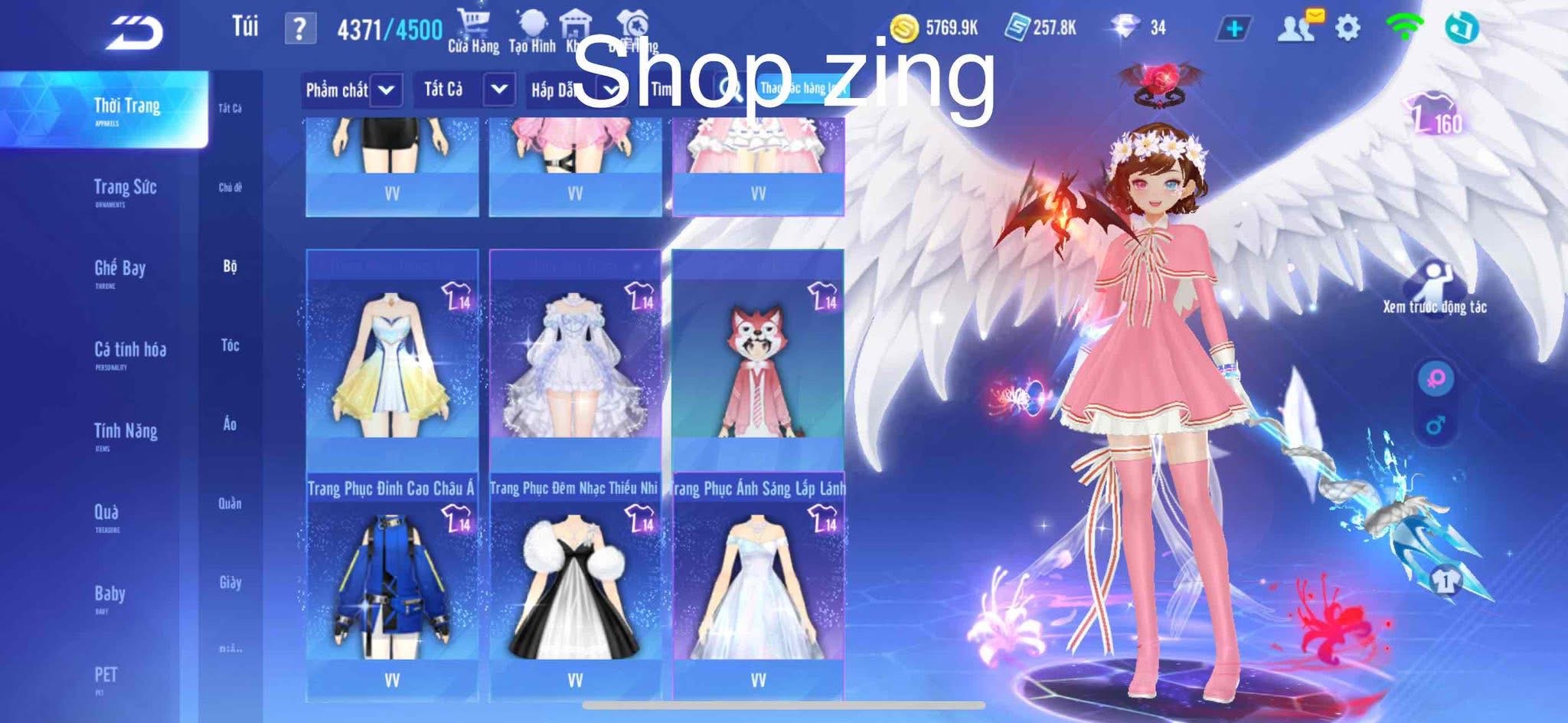Filter items by the Áo subcategory

tap(230, 424)
